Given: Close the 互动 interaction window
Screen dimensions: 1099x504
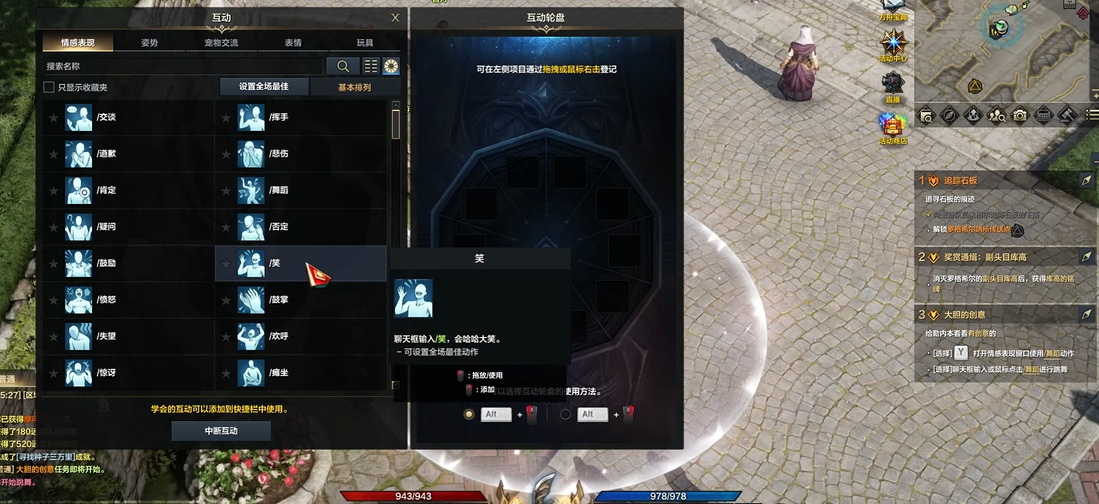Looking at the screenshot, I should click(395, 17).
